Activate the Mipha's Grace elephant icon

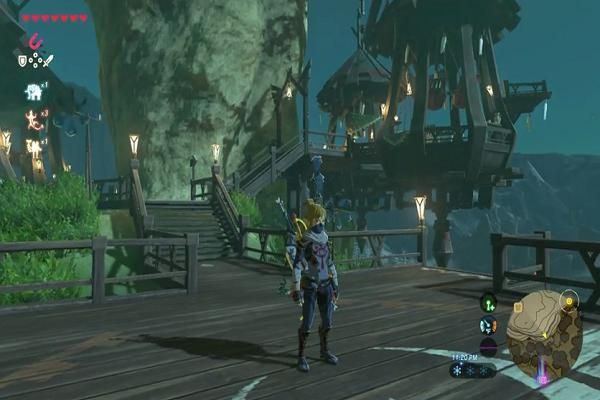click(34, 92)
